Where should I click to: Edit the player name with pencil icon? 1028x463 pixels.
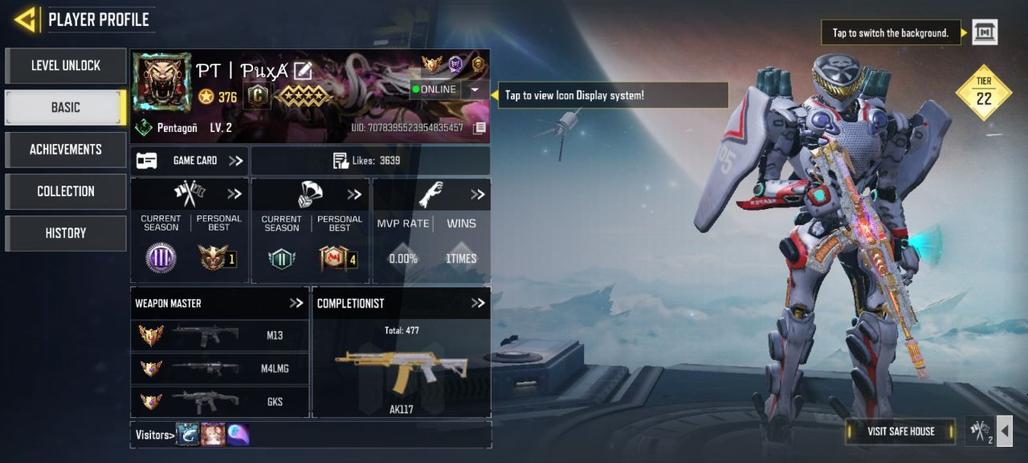[x=303, y=70]
